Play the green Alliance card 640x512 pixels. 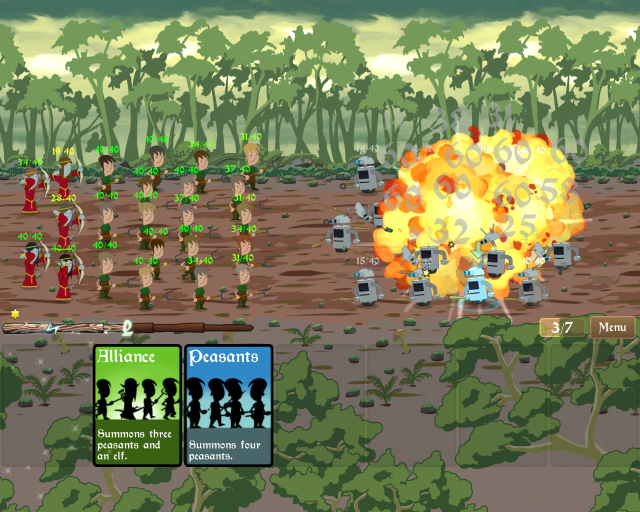coord(137,405)
